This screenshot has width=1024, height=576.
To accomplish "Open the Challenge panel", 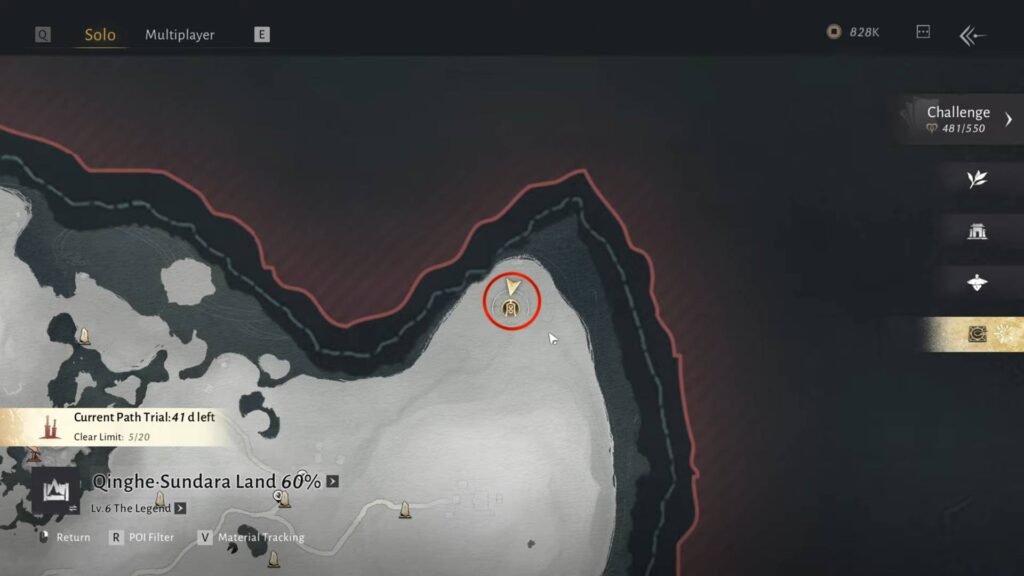I will coord(961,119).
